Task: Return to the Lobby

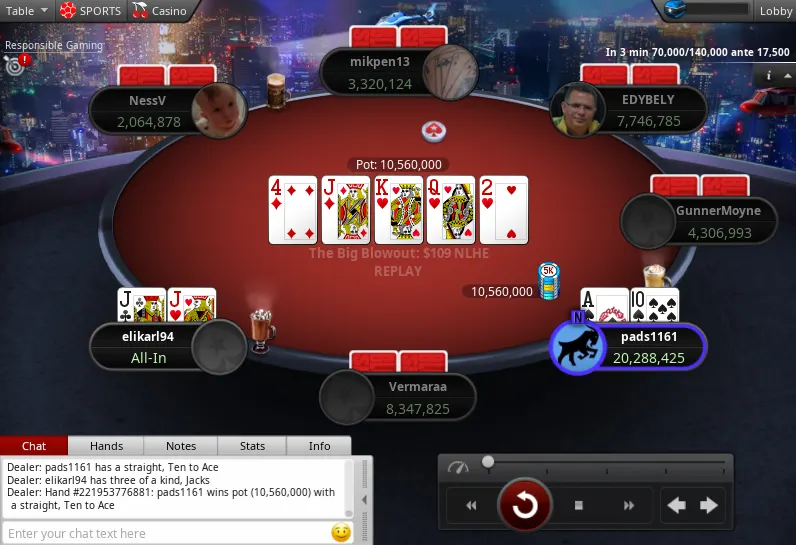Action: point(775,11)
